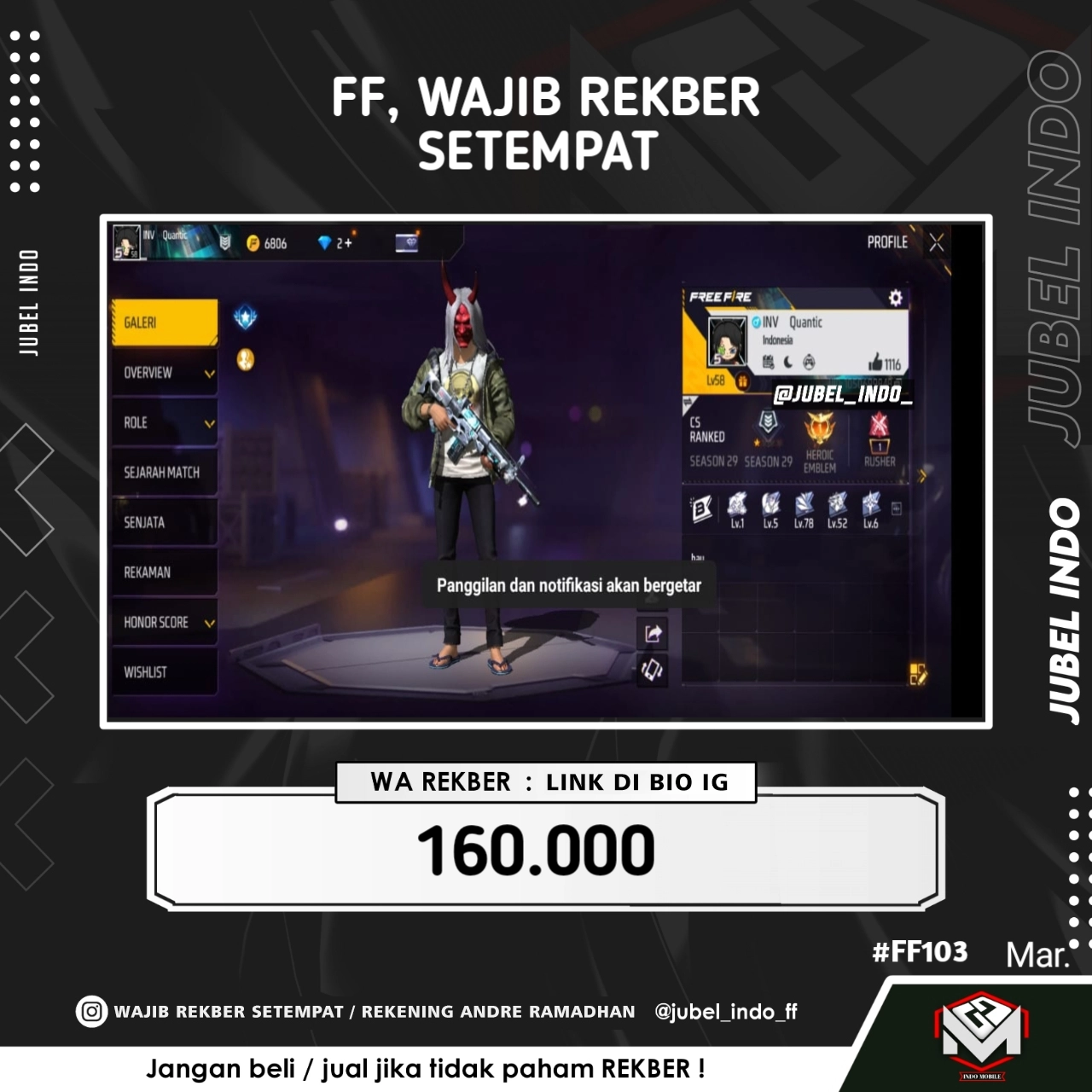Expand the ROLE sidebar section

point(164,422)
